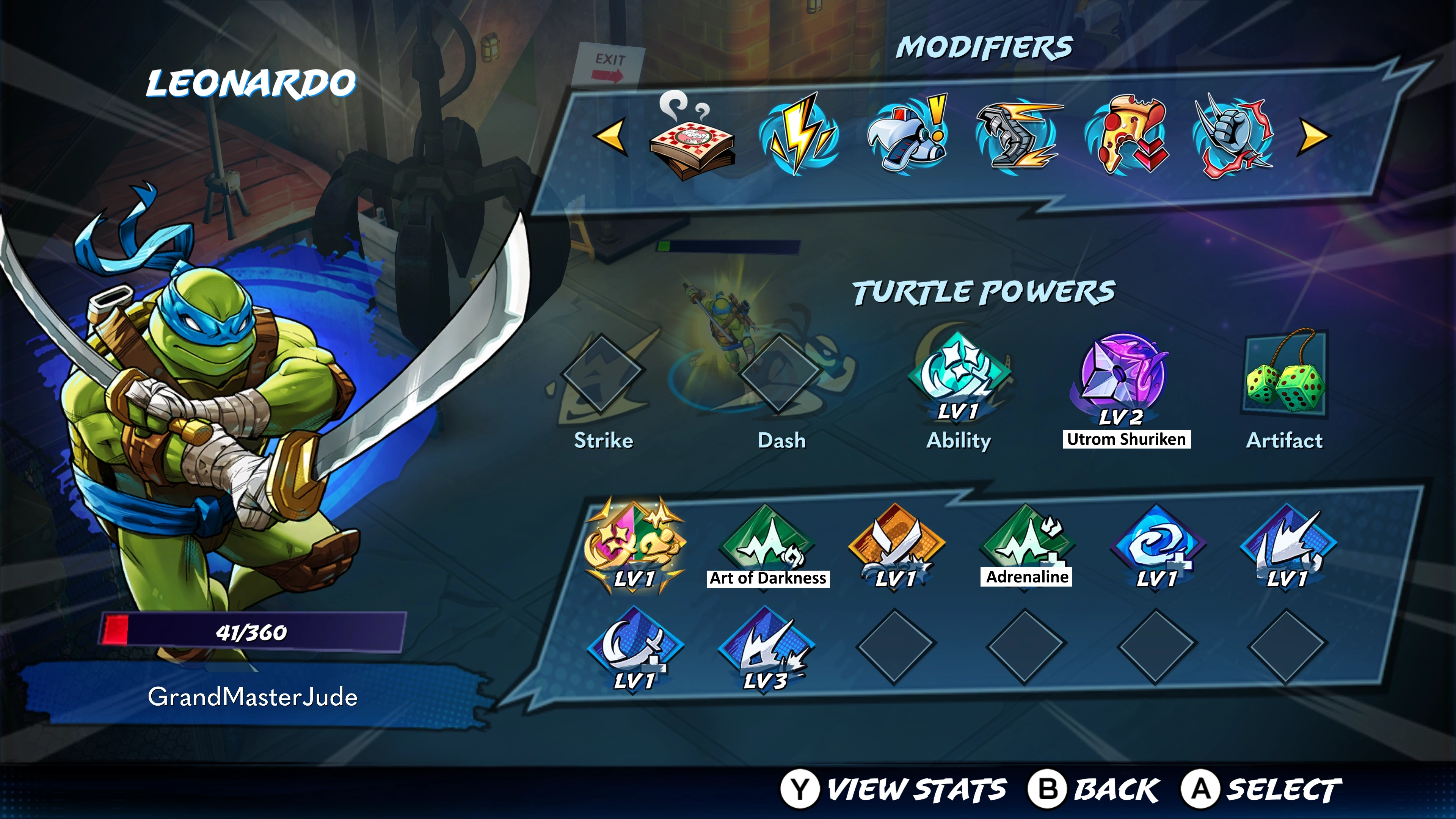Open the fuzzy dice Artifact slot

click(1284, 373)
